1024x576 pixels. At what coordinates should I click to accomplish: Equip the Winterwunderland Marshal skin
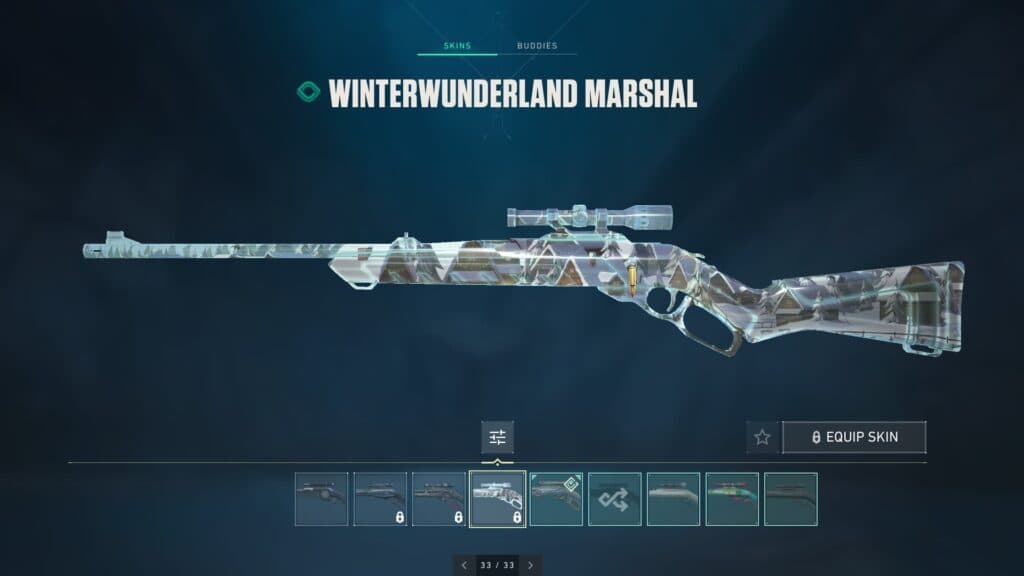854,437
